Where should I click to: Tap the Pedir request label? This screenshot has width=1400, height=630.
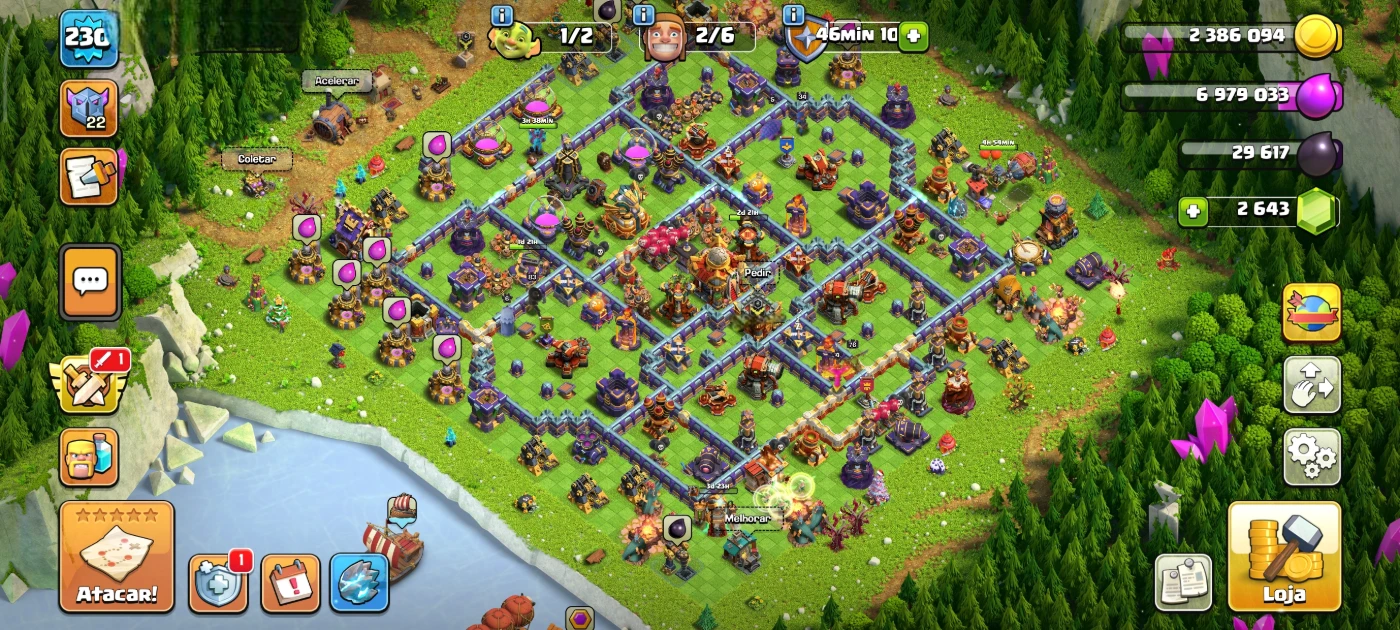pos(755,272)
